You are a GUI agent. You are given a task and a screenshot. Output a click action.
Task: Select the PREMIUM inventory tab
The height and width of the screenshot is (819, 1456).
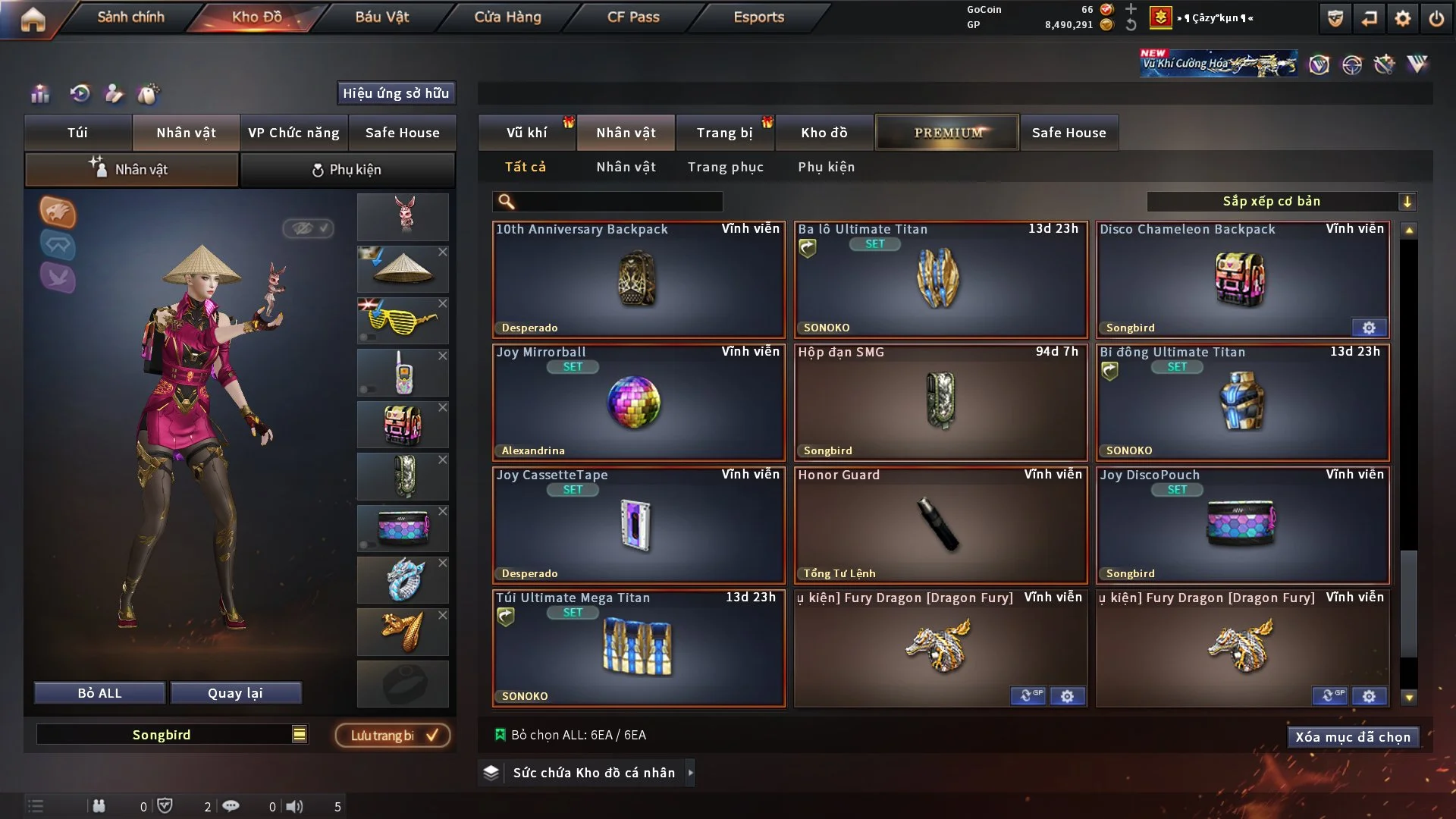(x=947, y=133)
